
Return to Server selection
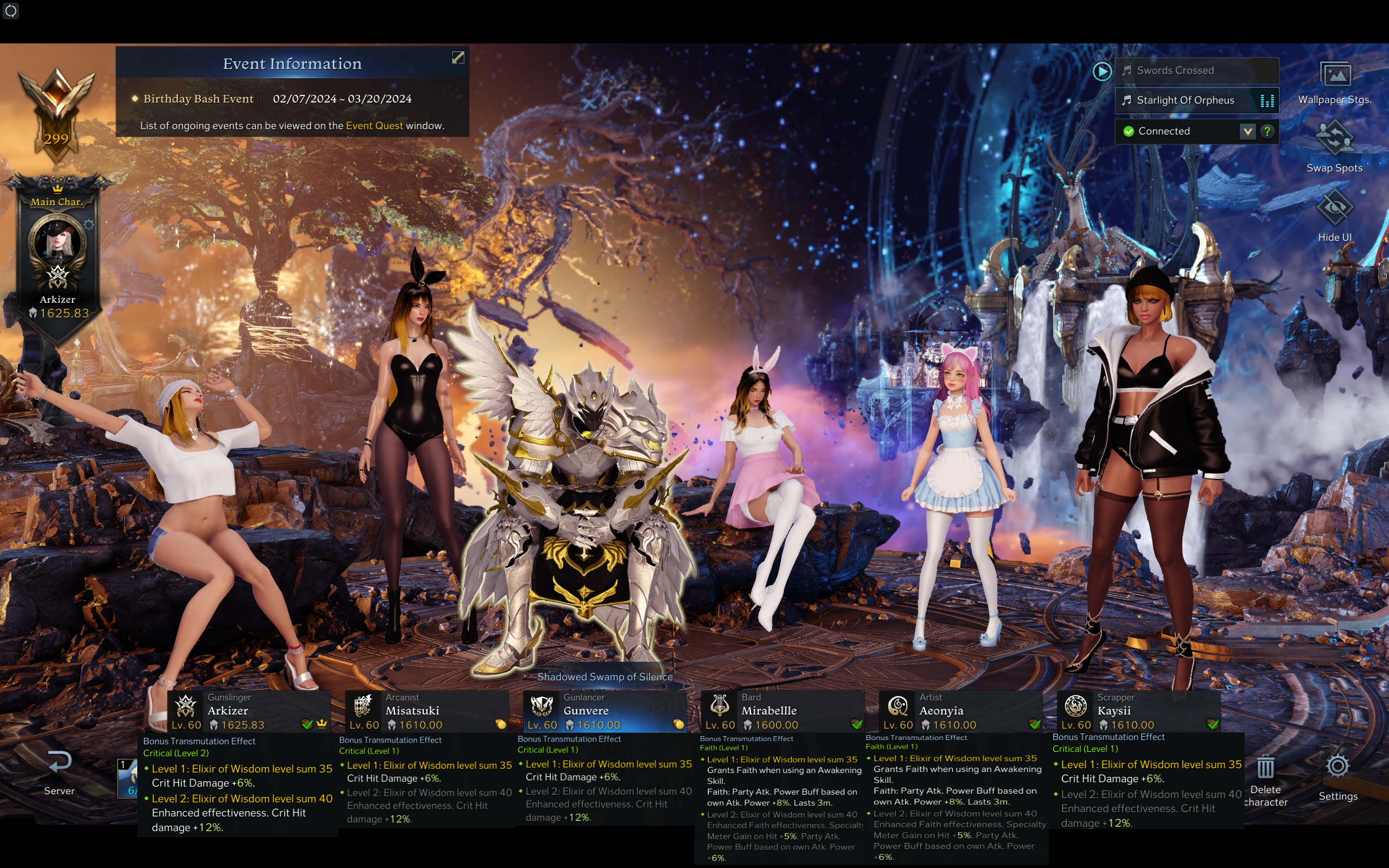click(59, 772)
